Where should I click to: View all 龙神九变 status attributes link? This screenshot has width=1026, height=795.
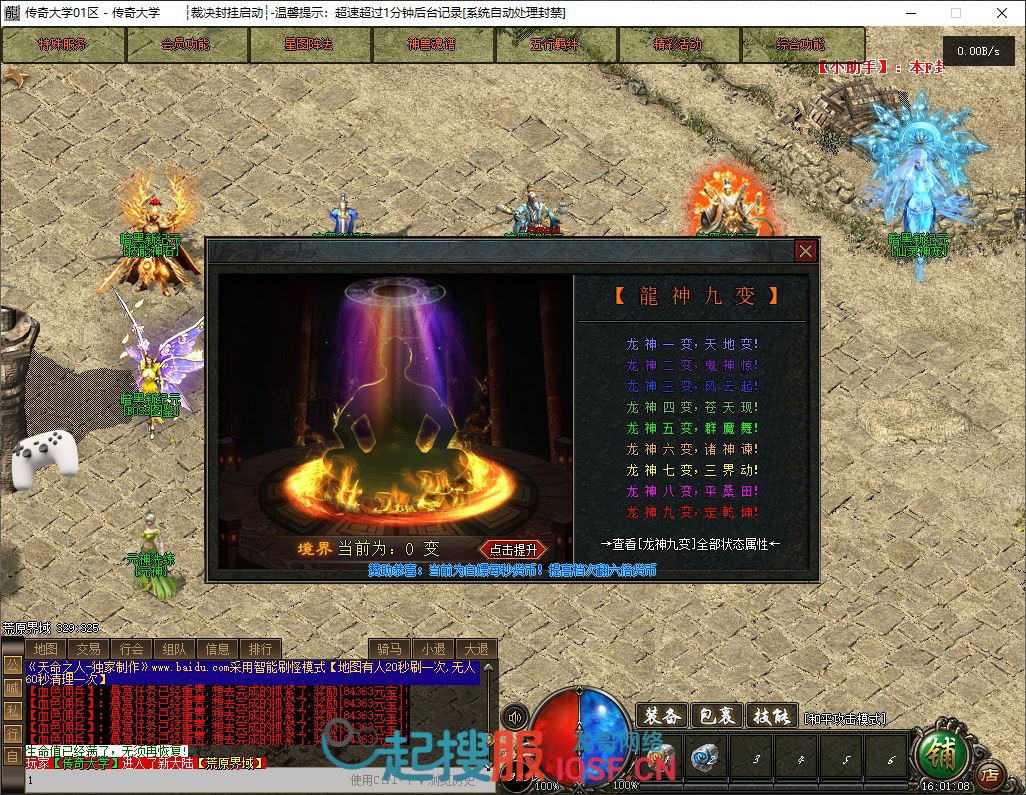tap(690, 544)
